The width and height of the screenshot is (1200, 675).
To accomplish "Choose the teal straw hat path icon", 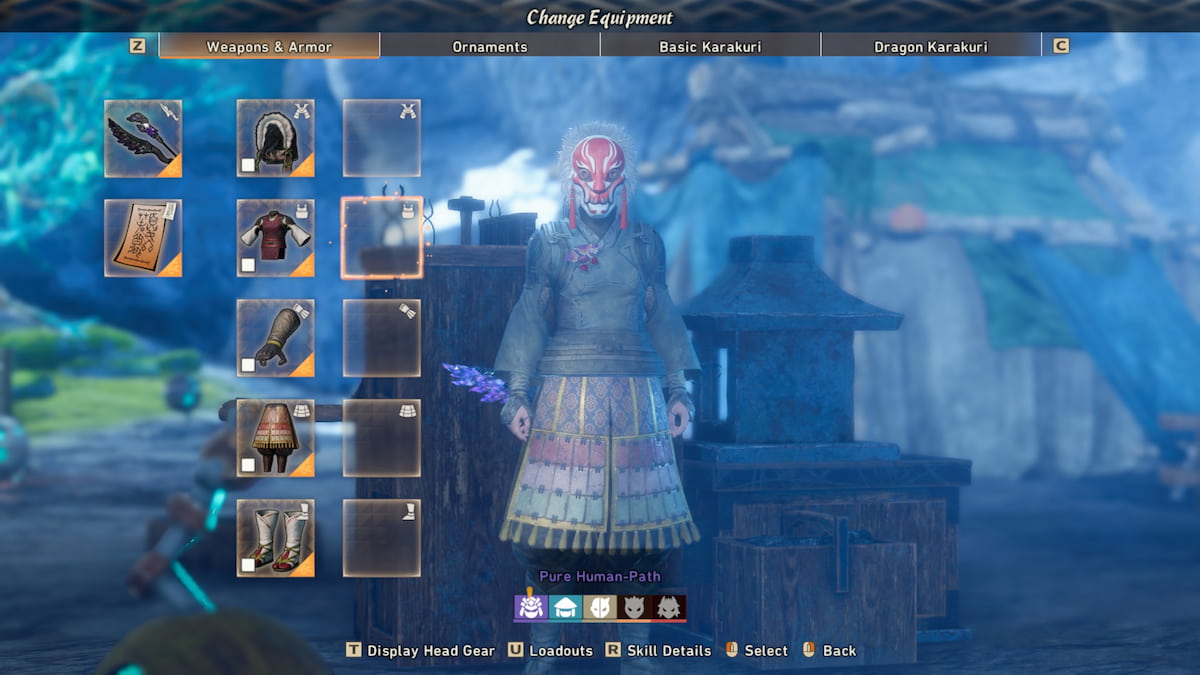I will (x=564, y=607).
